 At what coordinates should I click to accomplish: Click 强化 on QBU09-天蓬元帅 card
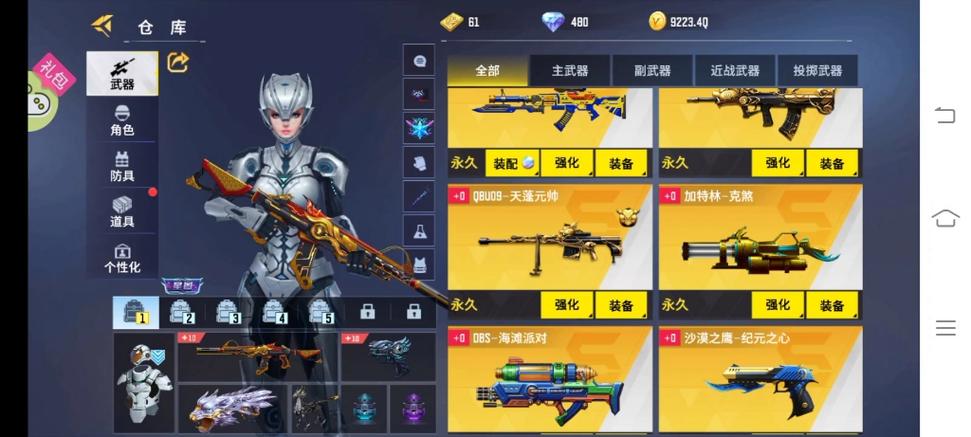click(x=567, y=305)
